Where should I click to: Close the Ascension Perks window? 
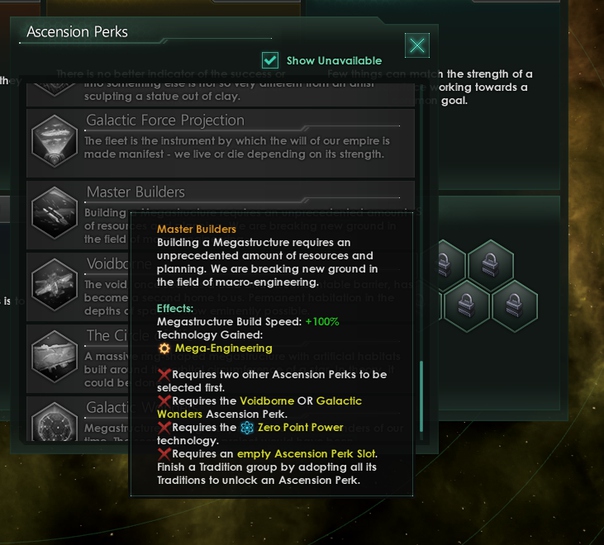coord(418,45)
